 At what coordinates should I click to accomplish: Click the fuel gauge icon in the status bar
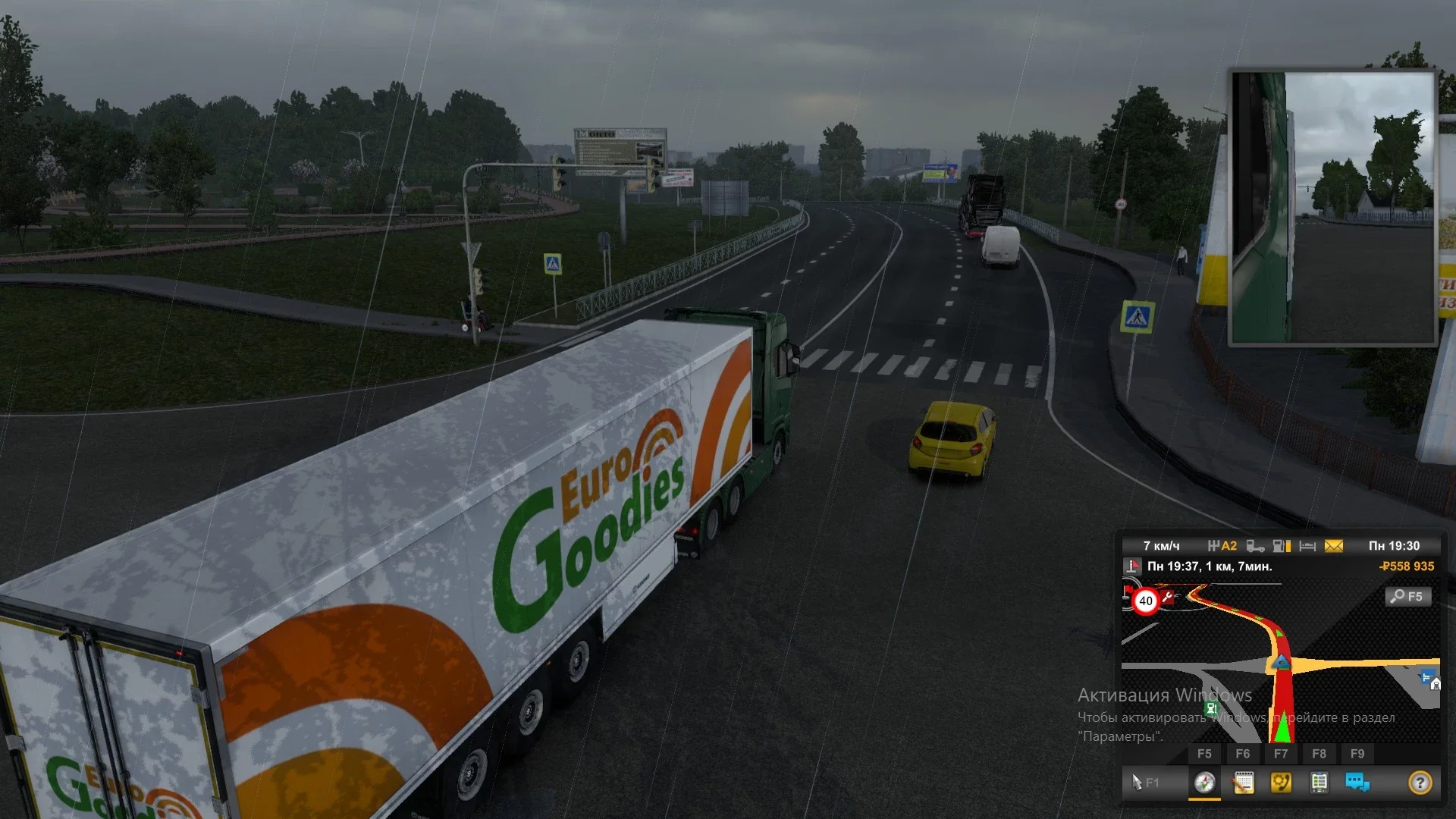1282,545
